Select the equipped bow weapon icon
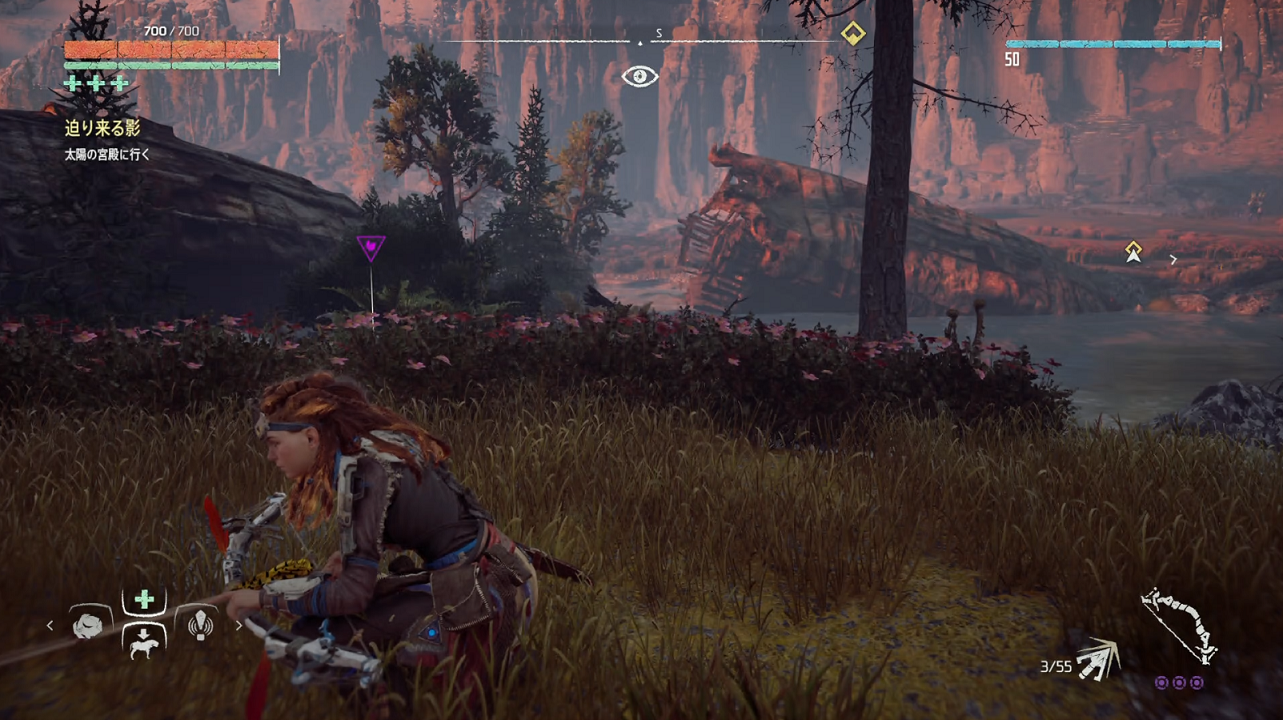This screenshot has height=720, width=1283. 1180,626
